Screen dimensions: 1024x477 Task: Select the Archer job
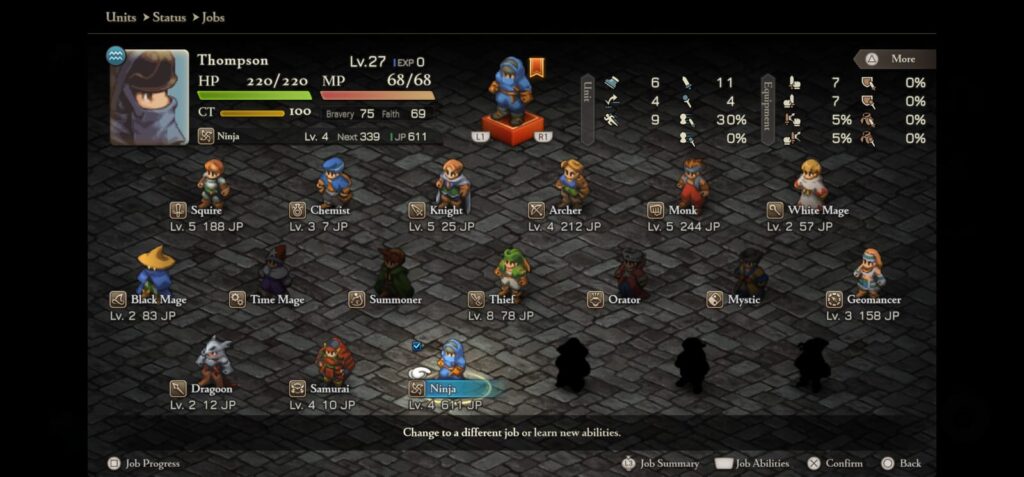pos(571,185)
